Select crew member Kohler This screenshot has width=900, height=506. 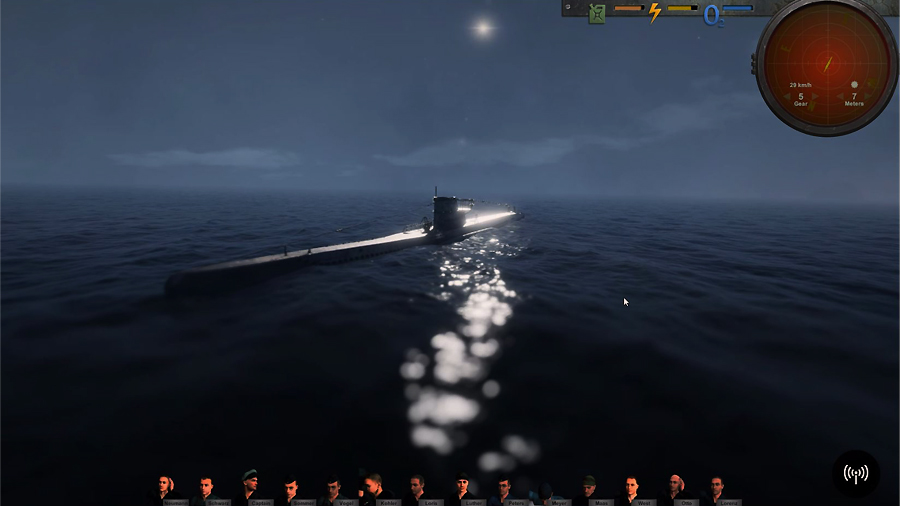(x=374, y=488)
